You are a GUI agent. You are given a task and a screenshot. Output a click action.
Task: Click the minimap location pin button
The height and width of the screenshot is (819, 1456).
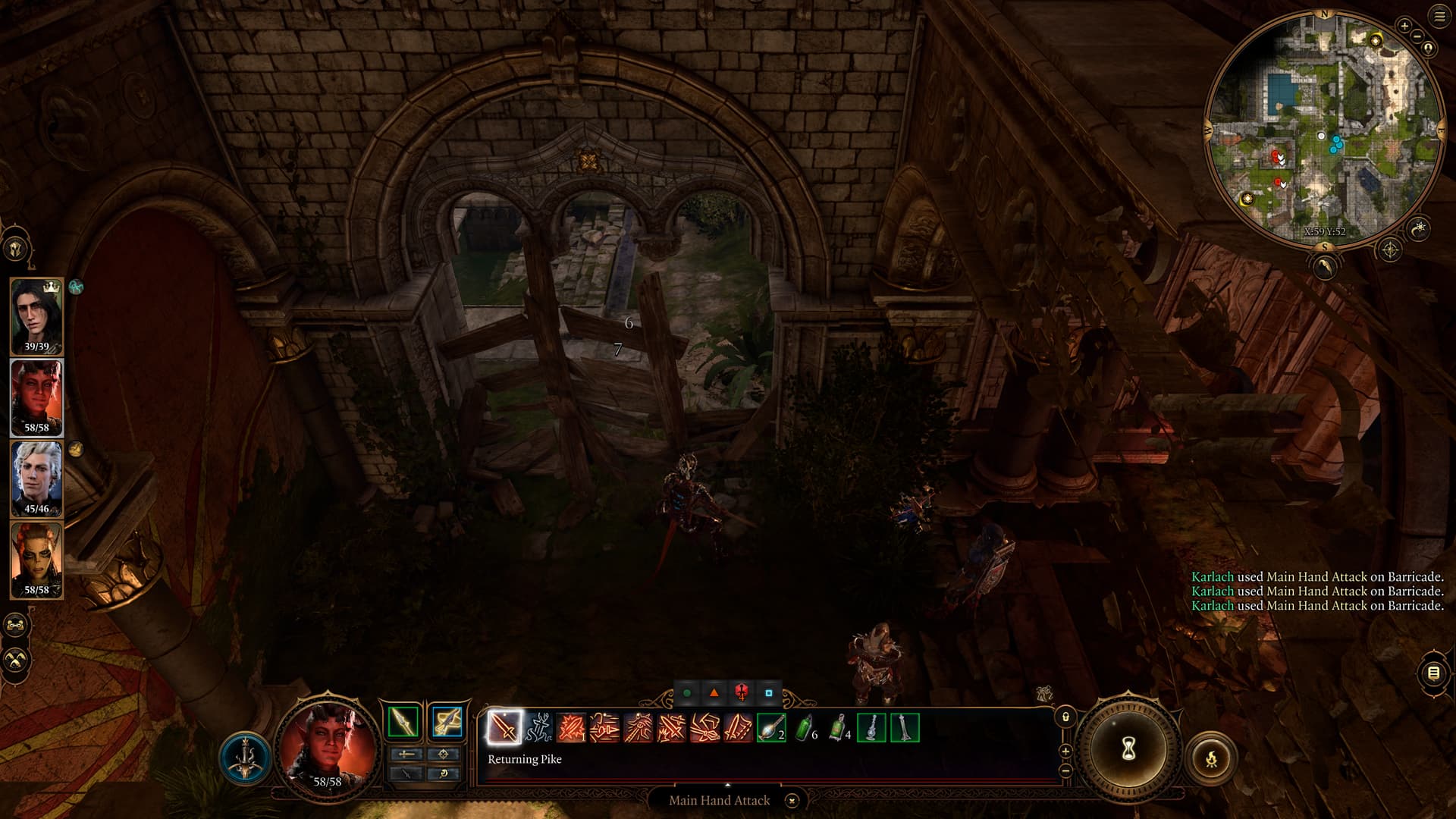[x=1429, y=49]
